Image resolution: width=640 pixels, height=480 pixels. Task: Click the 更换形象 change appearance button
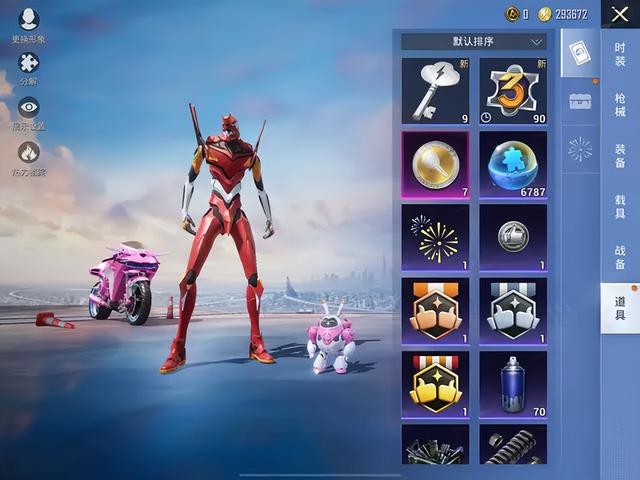coord(28,24)
